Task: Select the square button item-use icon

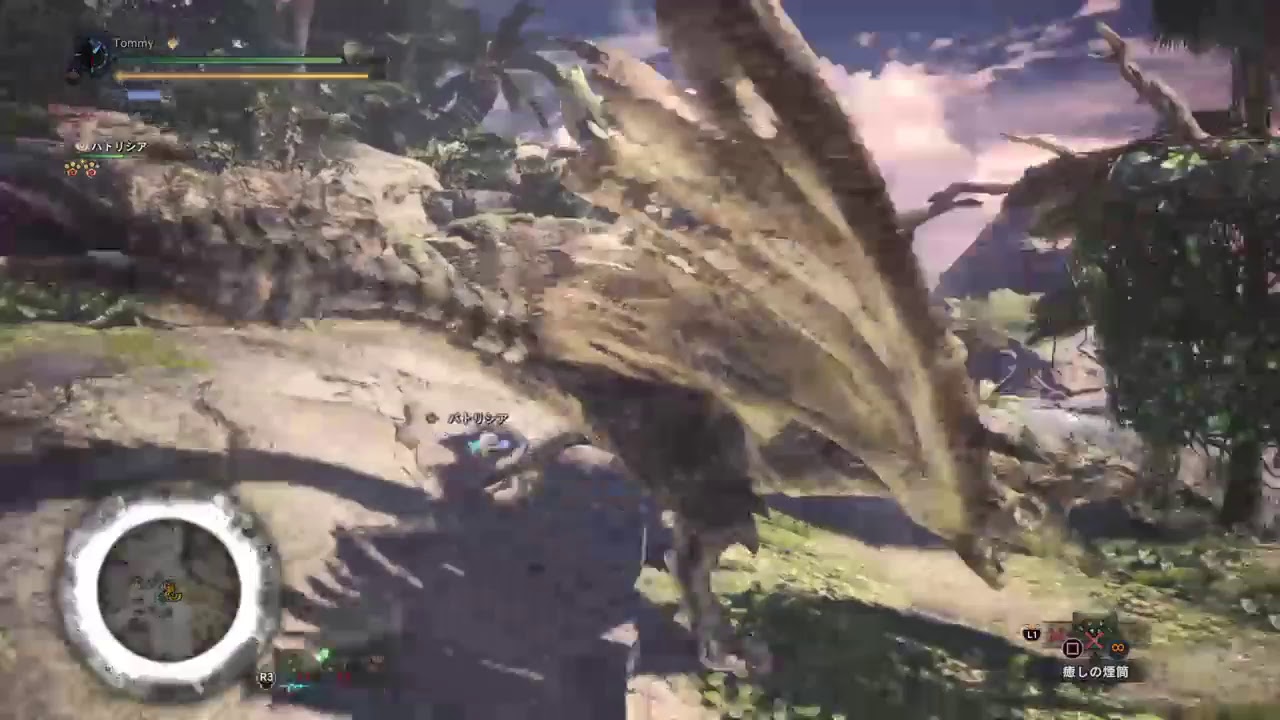Action: pos(1071,649)
